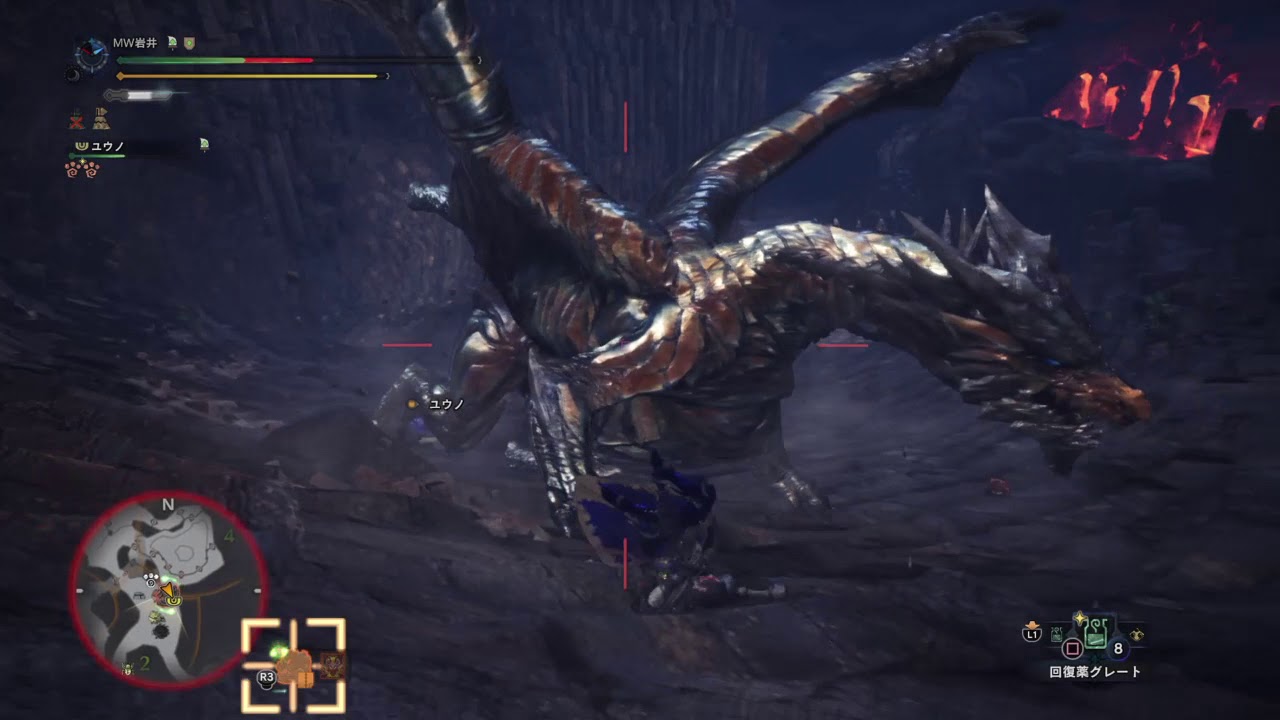Select the Mega Potion (回復薬グレート) item icon
Viewport: 1280px width, 720px height.
pyautogui.click(x=1096, y=633)
